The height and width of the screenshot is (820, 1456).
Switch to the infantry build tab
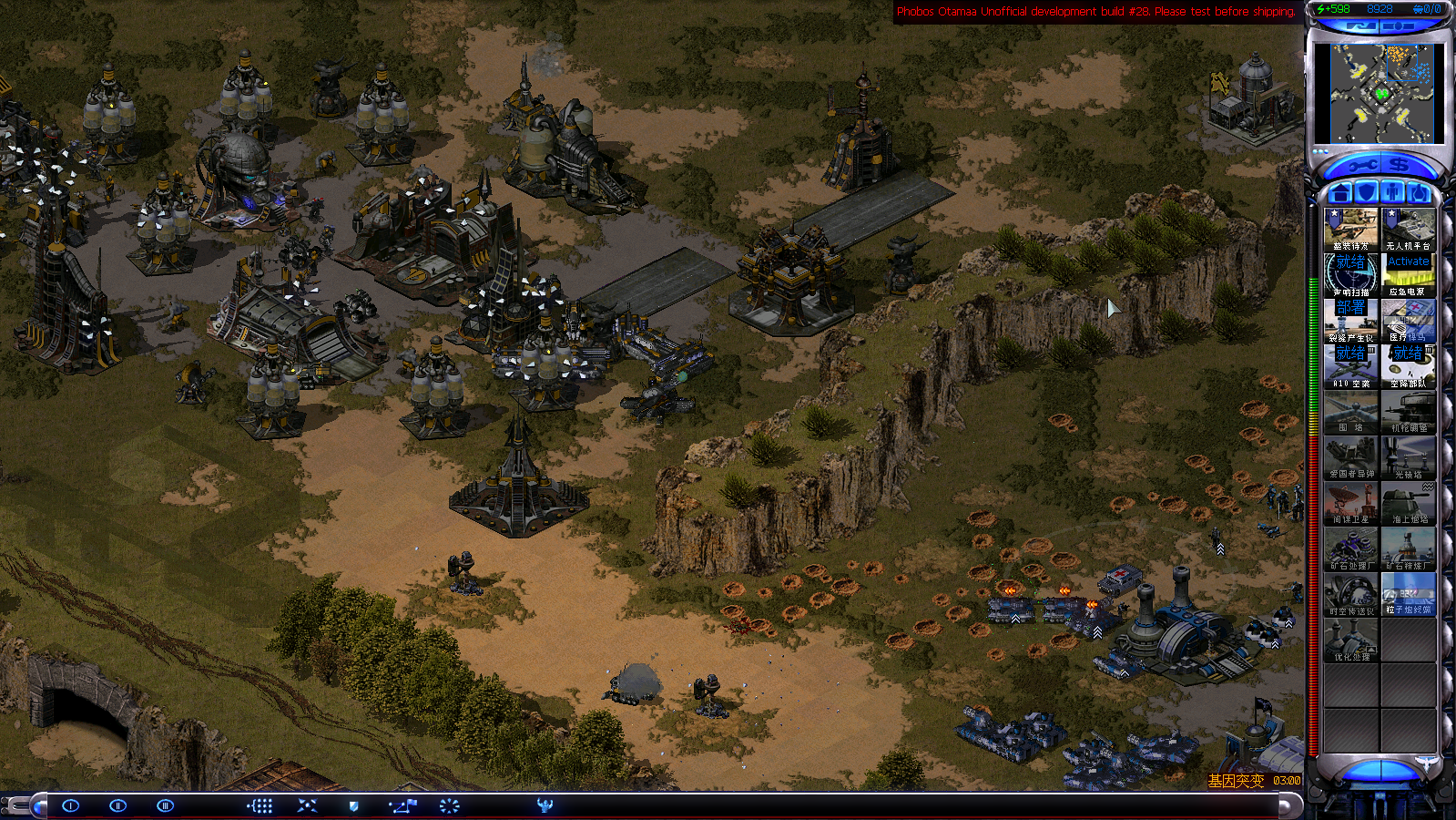click(1392, 193)
